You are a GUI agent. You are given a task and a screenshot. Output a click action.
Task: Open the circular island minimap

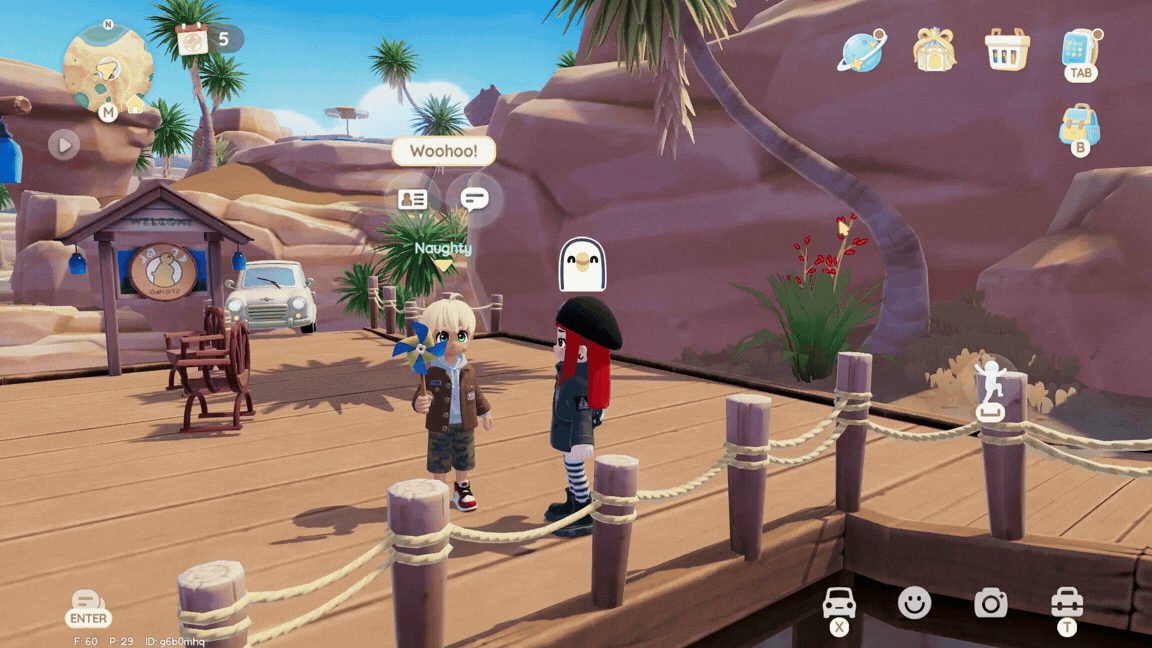[x=108, y=68]
